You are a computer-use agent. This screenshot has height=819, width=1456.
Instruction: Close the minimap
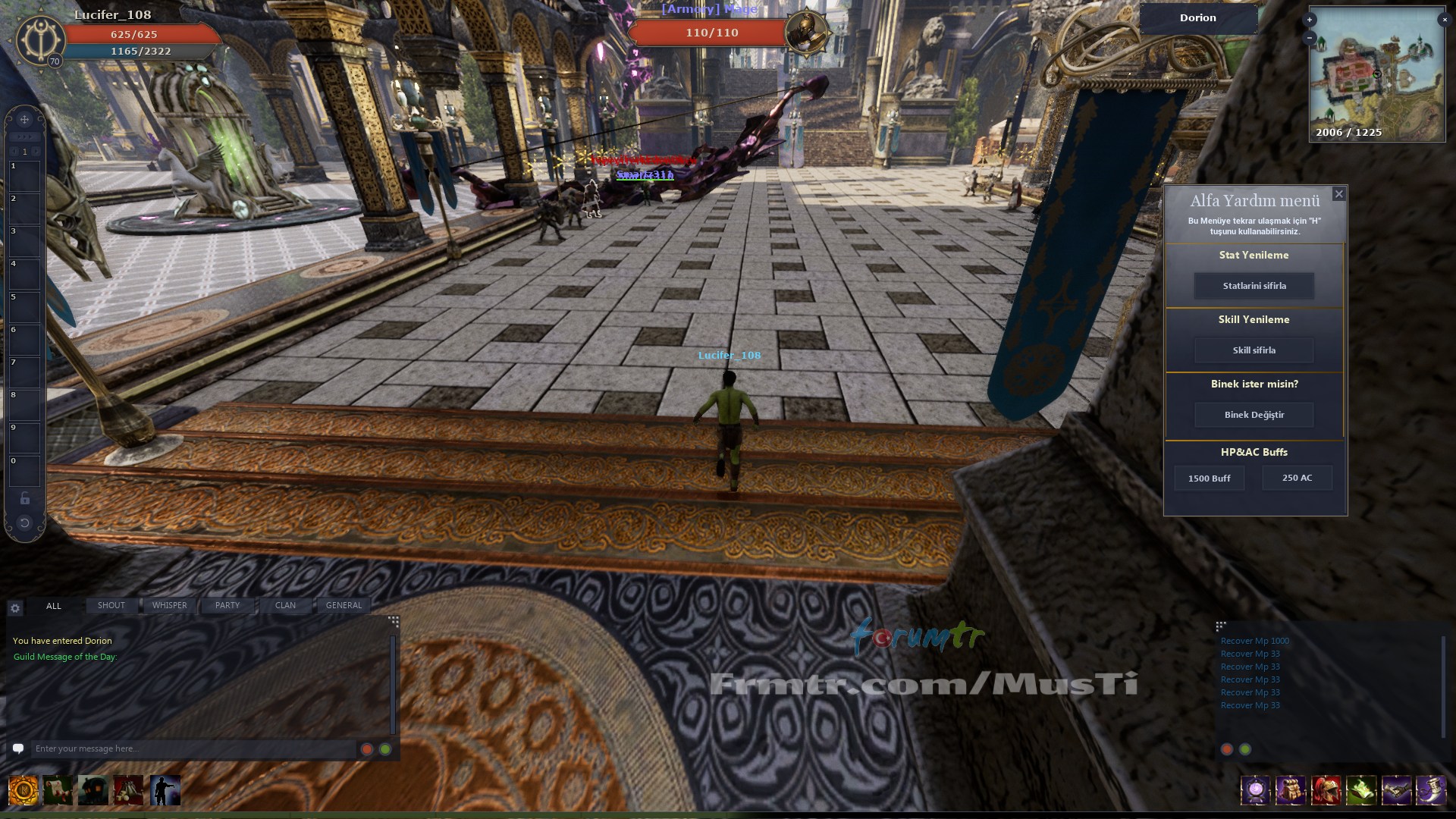coord(1444,20)
